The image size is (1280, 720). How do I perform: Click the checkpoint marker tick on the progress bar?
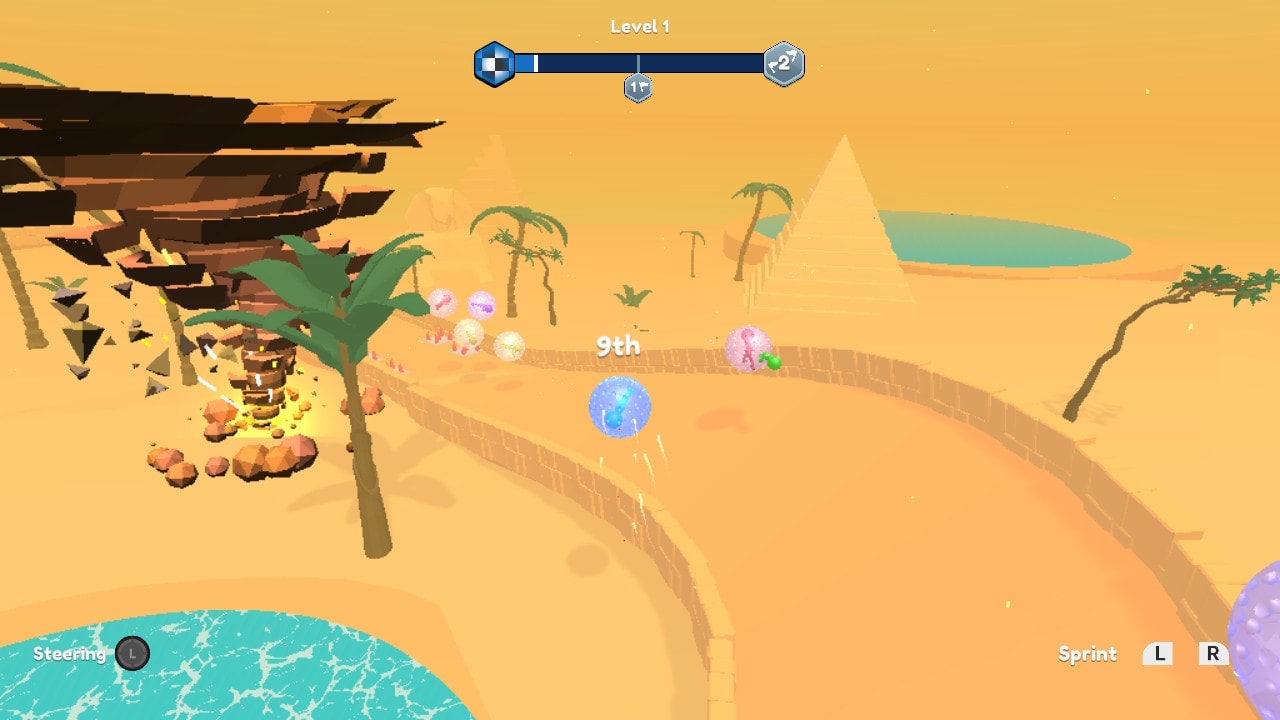pos(637,63)
